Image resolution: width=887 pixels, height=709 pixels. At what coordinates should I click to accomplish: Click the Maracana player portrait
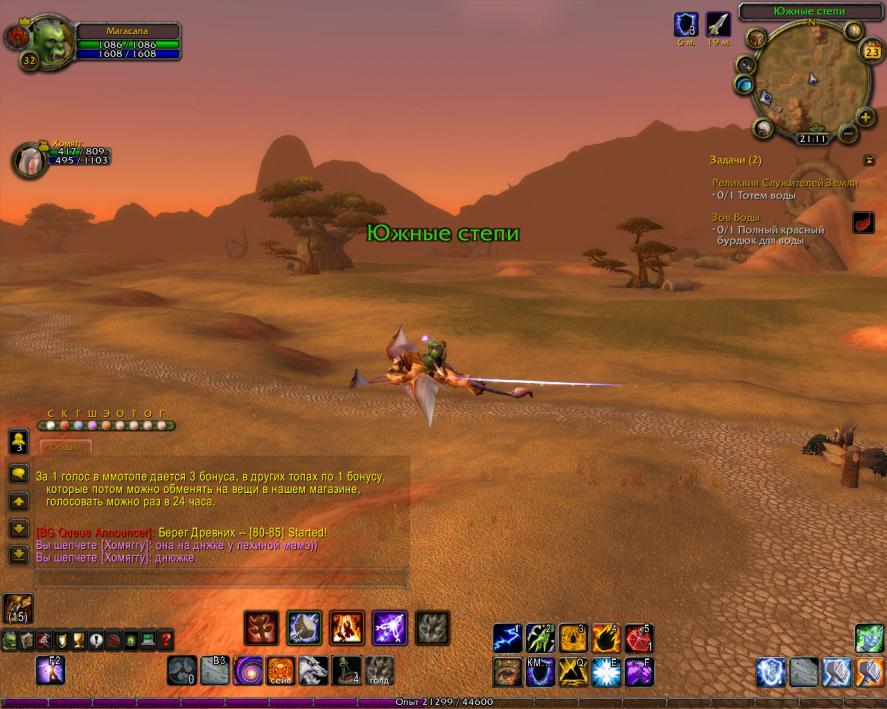click(44, 40)
